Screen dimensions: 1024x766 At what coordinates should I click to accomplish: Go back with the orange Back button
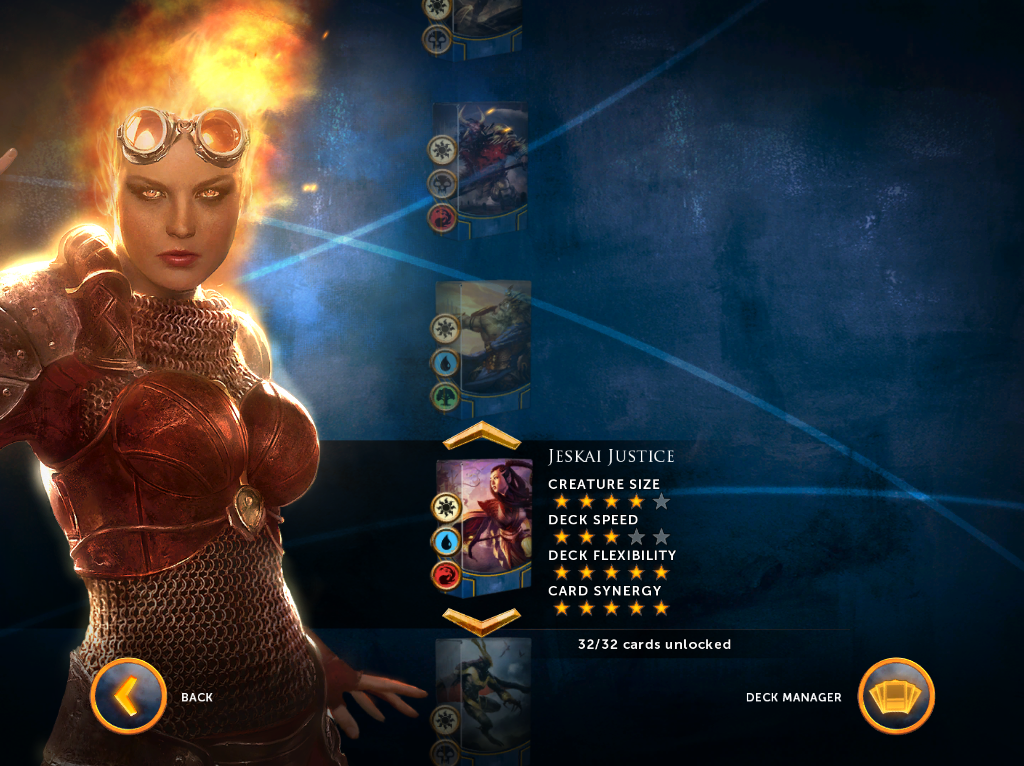tap(128, 696)
